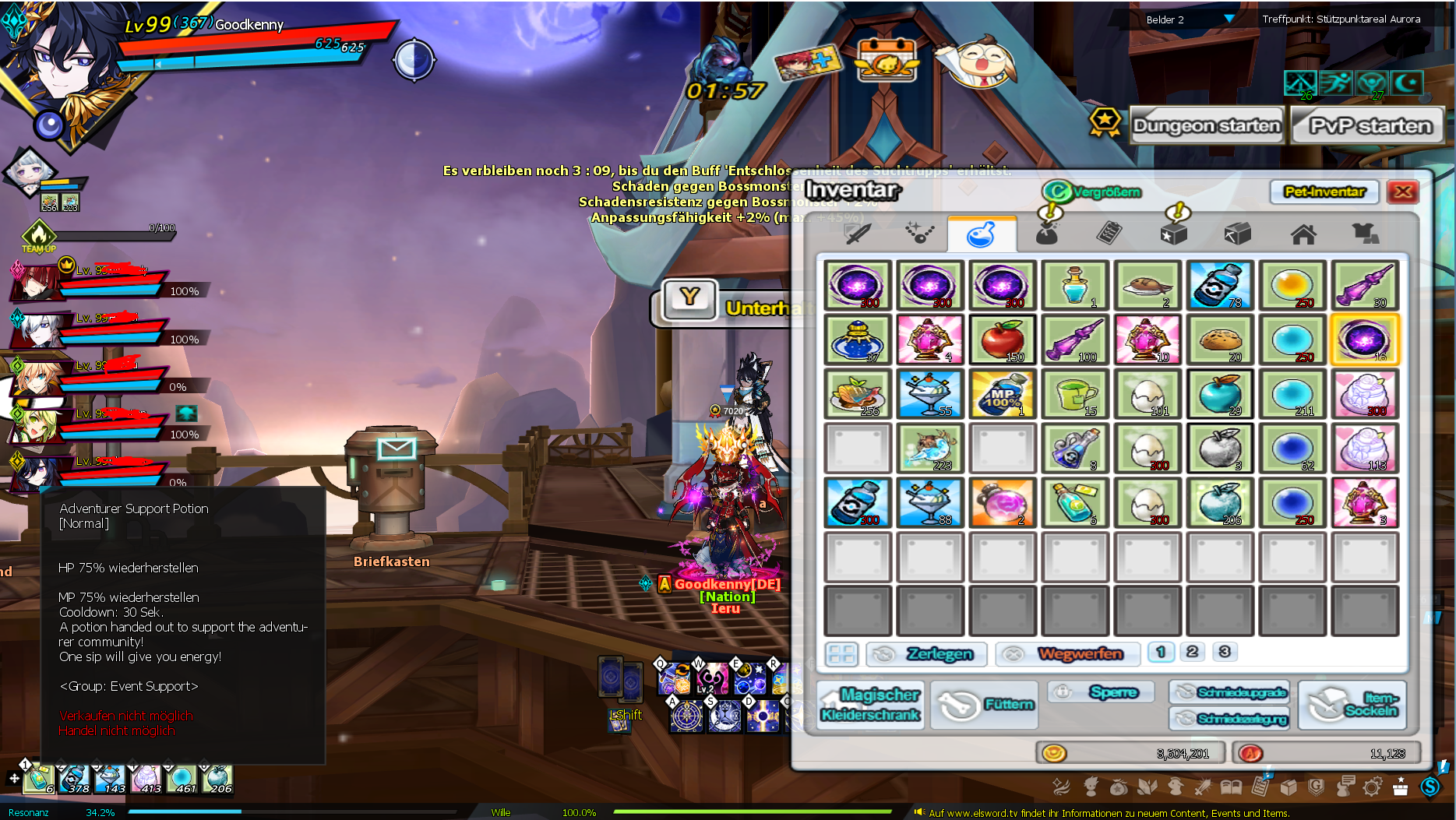Select the Wegwerfen discard button

(1067, 654)
